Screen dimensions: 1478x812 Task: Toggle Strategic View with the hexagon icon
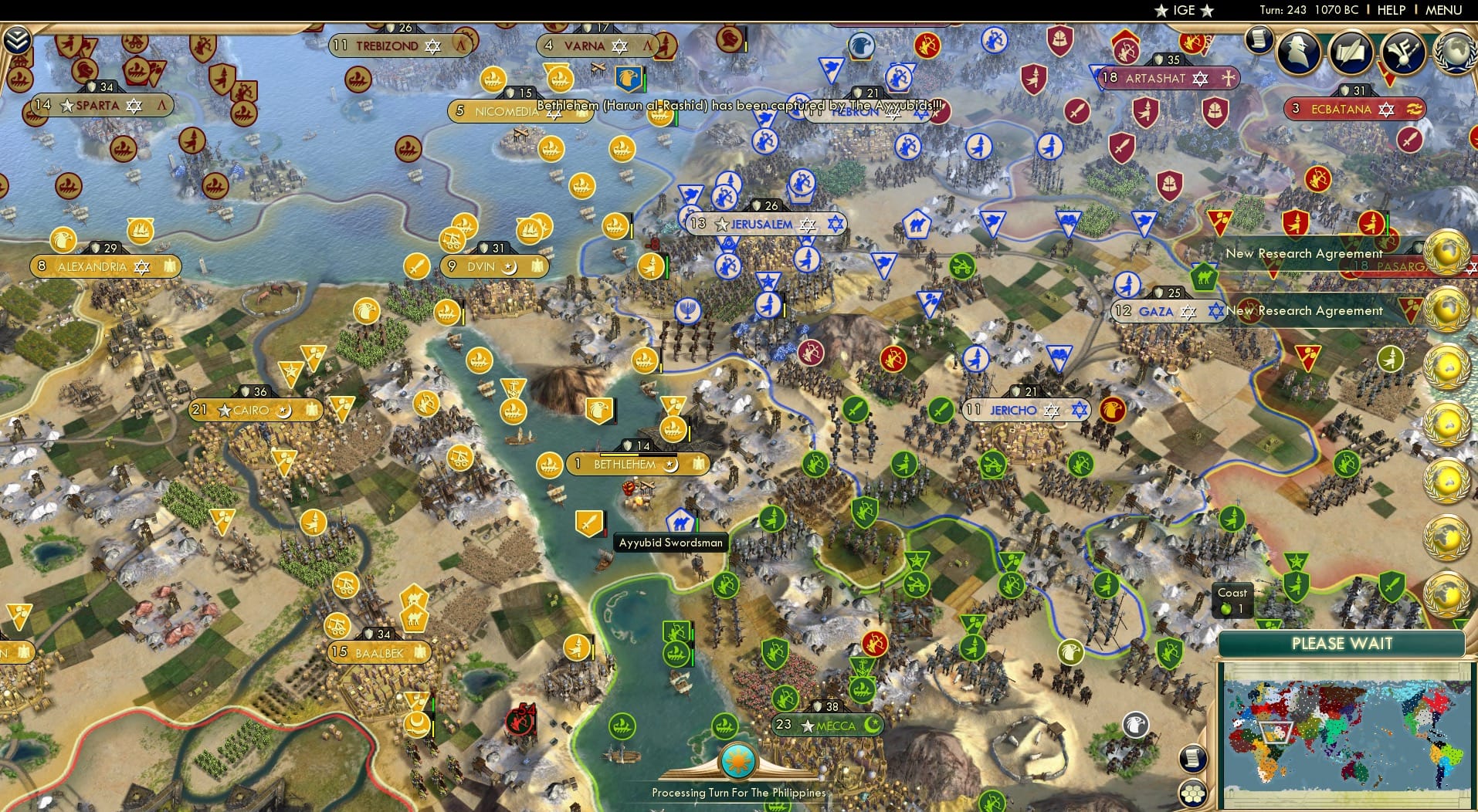[x=1193, y=793]
